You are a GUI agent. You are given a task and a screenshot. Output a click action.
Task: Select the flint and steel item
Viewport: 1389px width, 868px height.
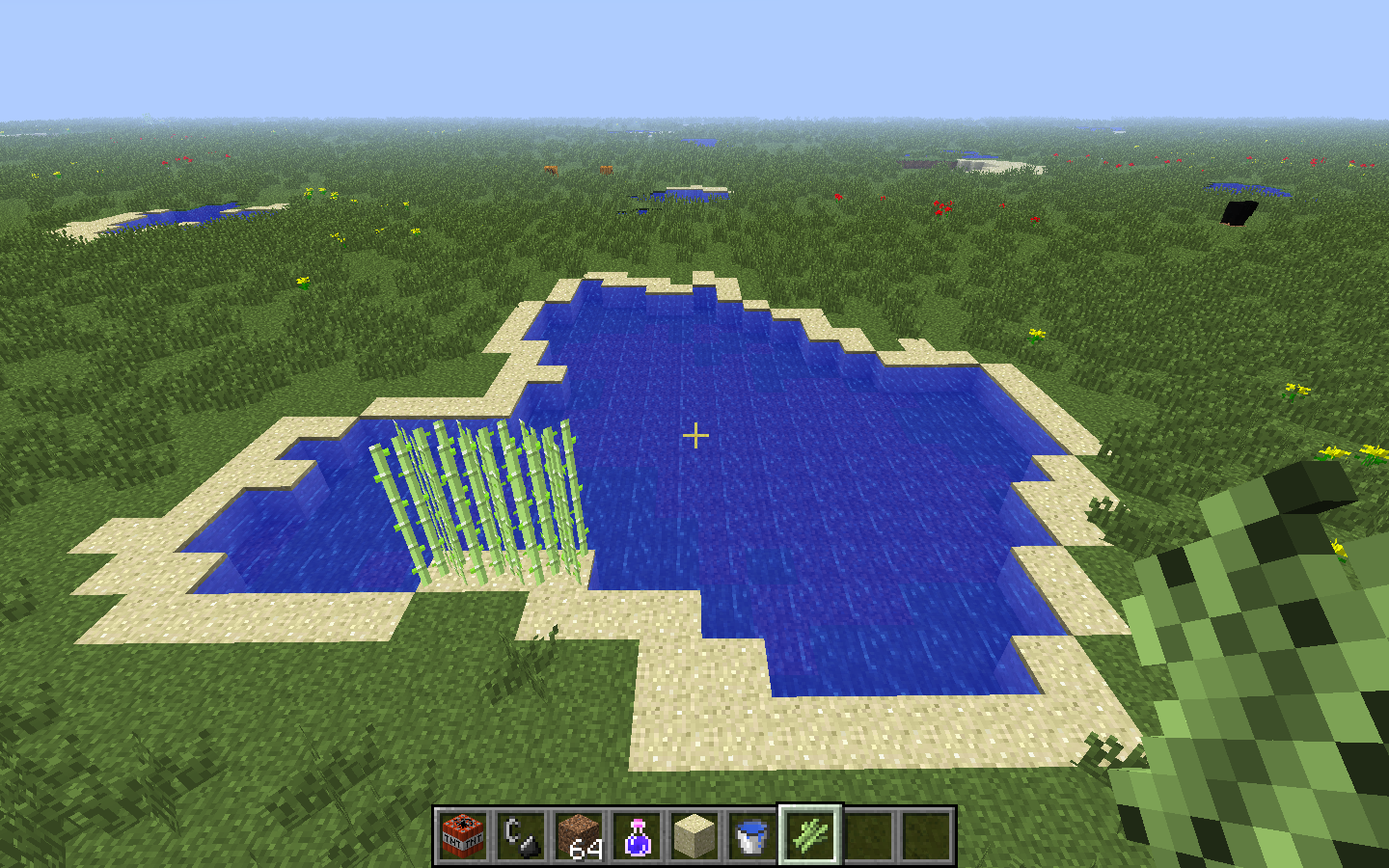[521, 835]
